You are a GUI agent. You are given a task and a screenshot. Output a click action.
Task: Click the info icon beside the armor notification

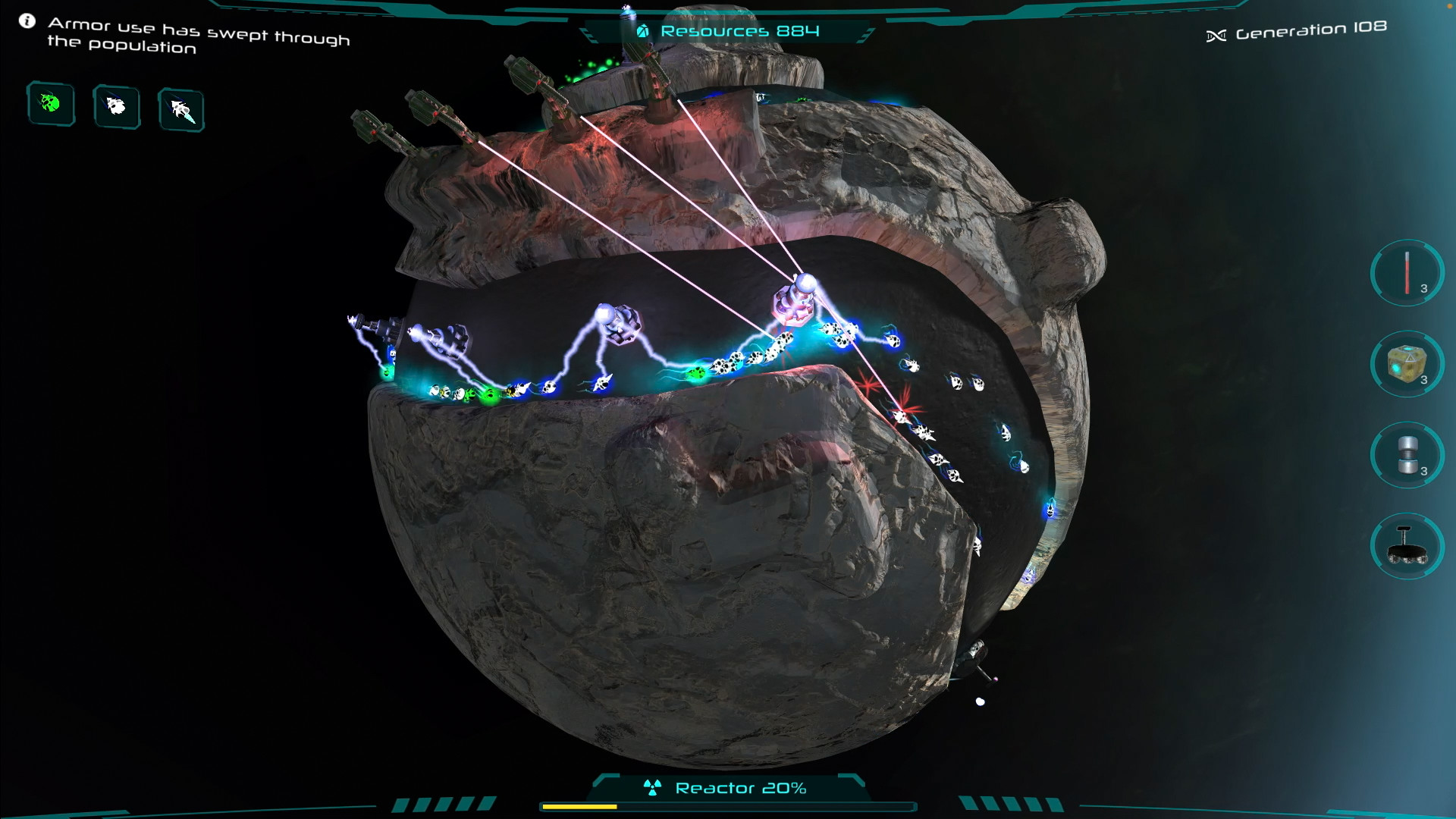point(28,21)
